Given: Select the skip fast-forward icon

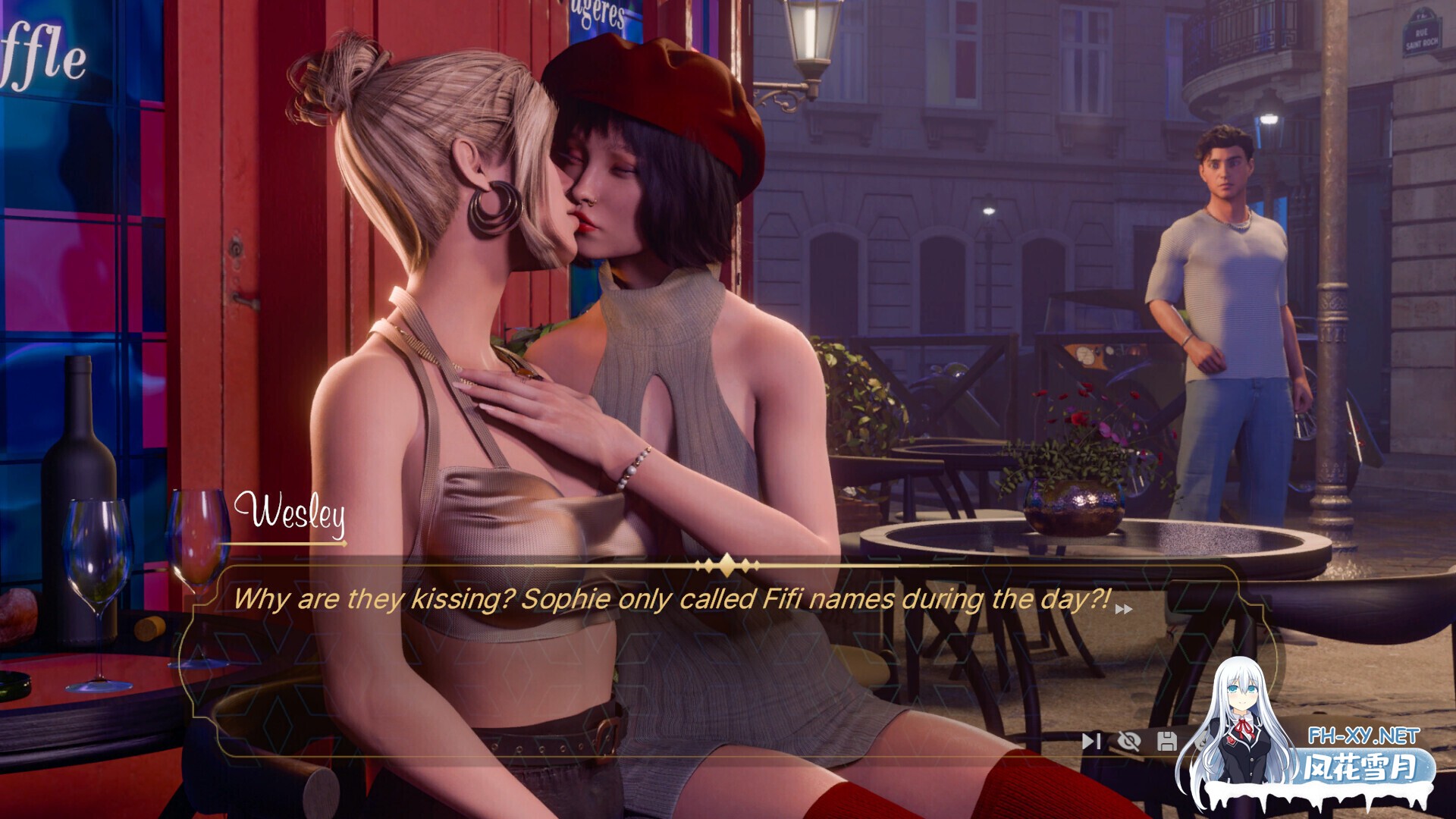Looking at the screenshot, I should tap(1092, 742).
